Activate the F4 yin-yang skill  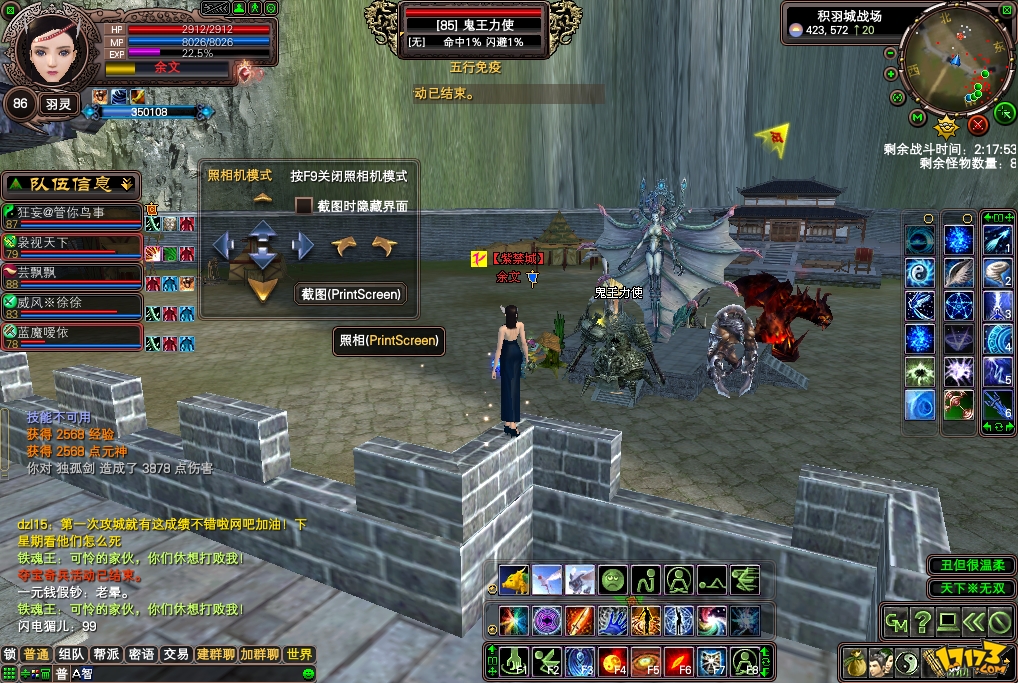pos(613,661)
